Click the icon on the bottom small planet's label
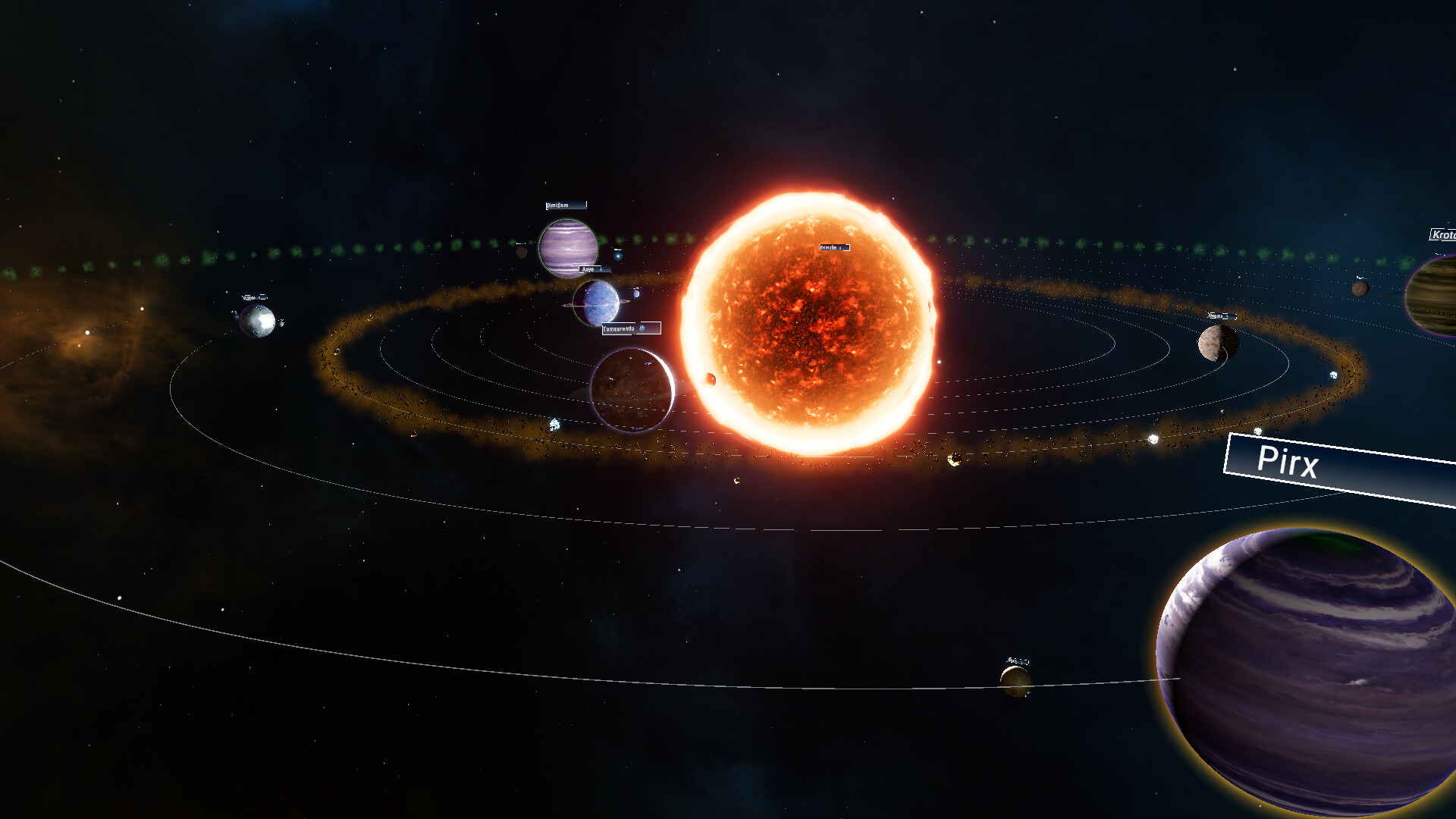Viewport: 1456px width, 819px height. [1021, 662]
